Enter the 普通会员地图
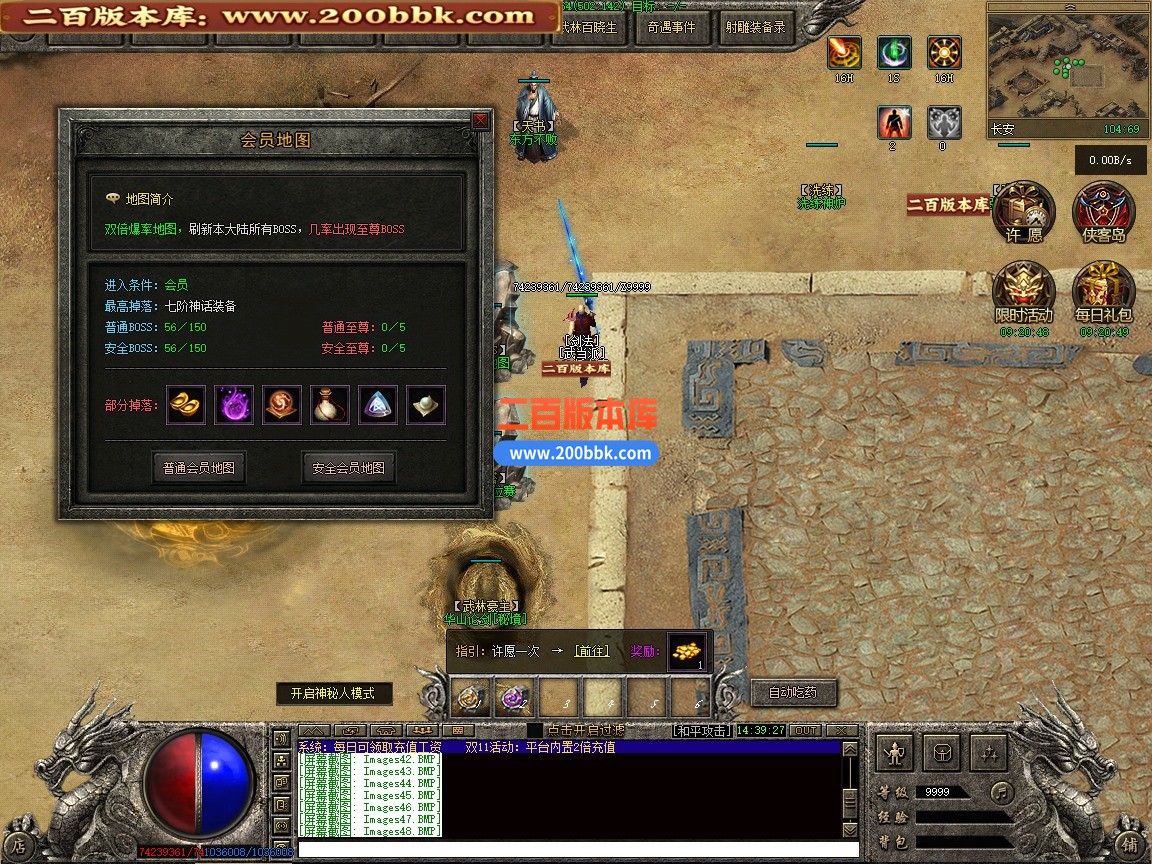 point(199,467)
